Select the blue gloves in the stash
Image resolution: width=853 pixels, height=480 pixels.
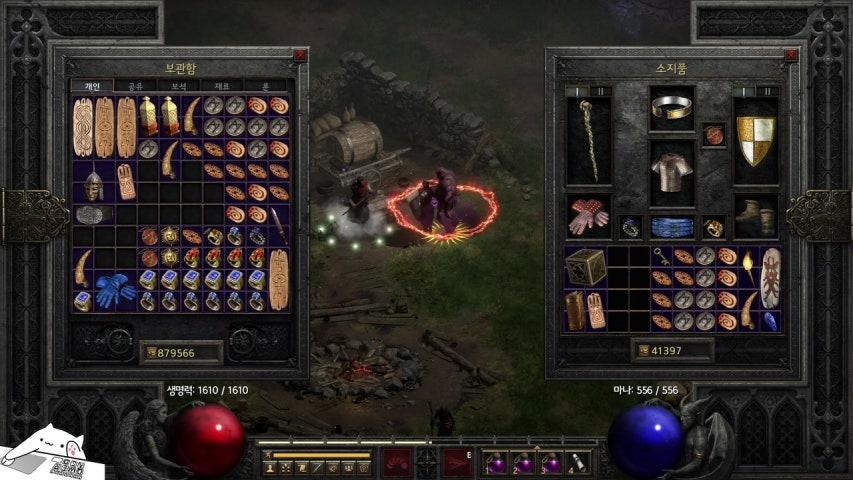coord(115,288)
